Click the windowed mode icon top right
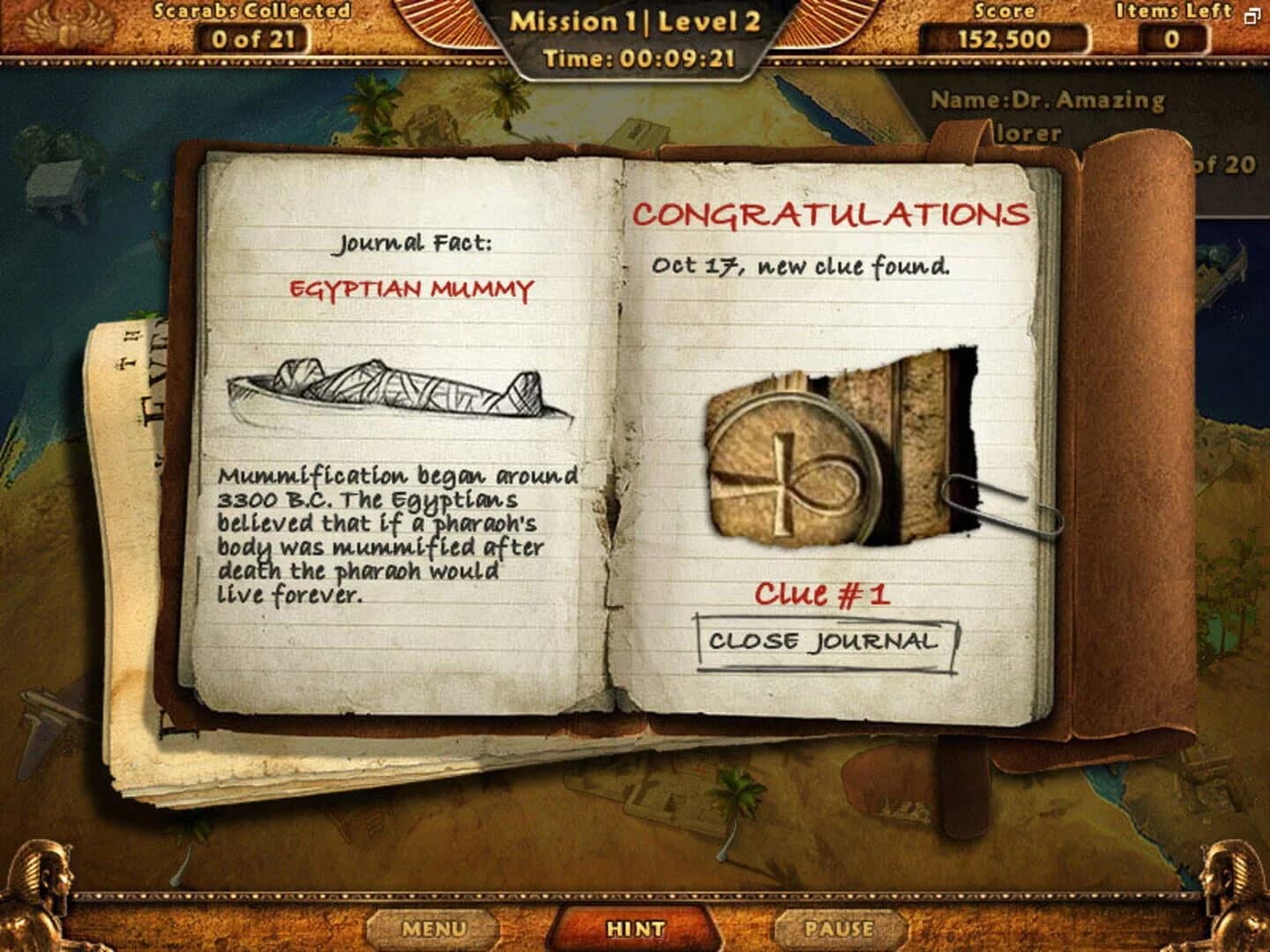1270x952 pixels. [1252, 16]
